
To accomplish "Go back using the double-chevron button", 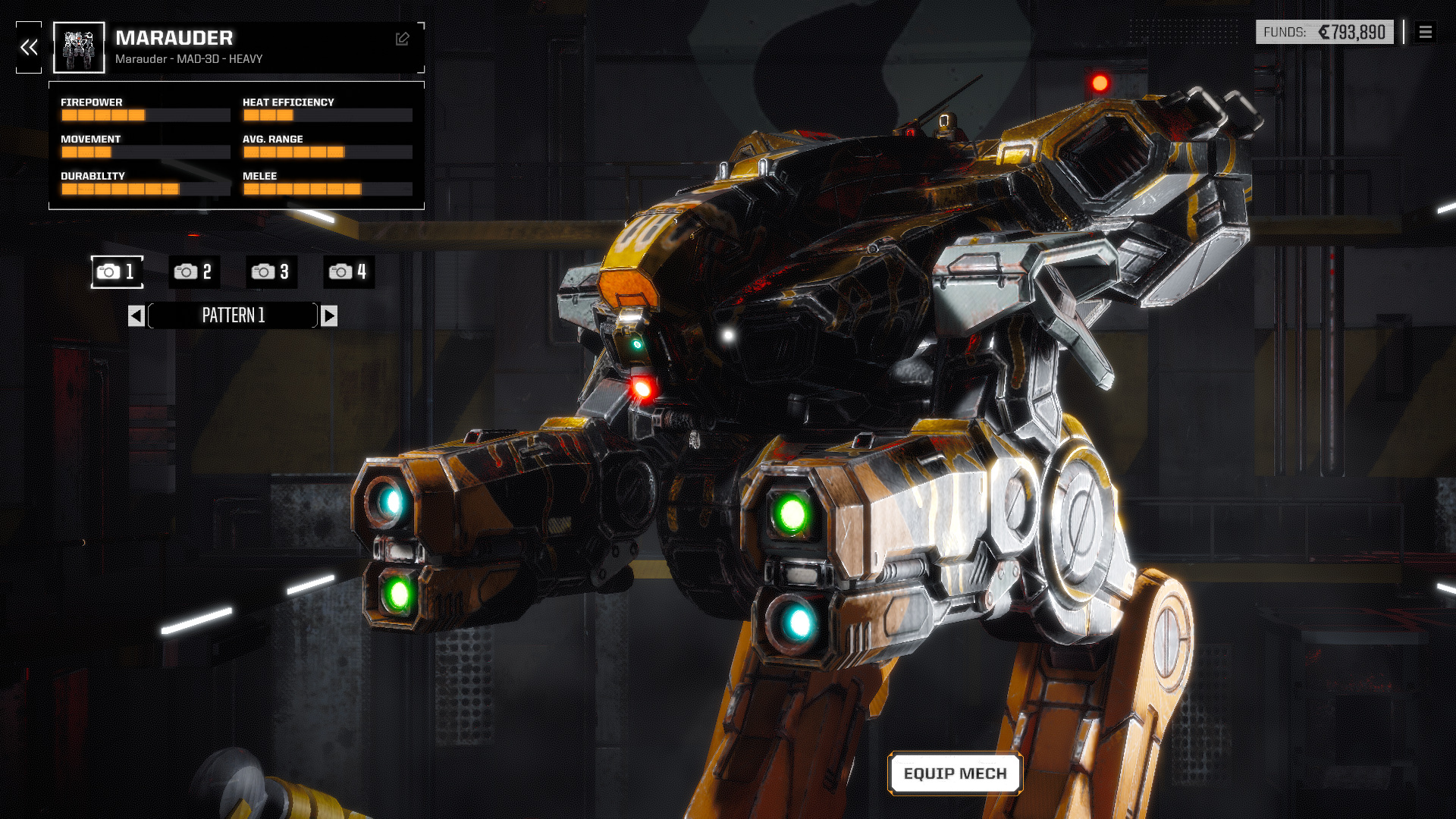I will click(x=29, y=48).
